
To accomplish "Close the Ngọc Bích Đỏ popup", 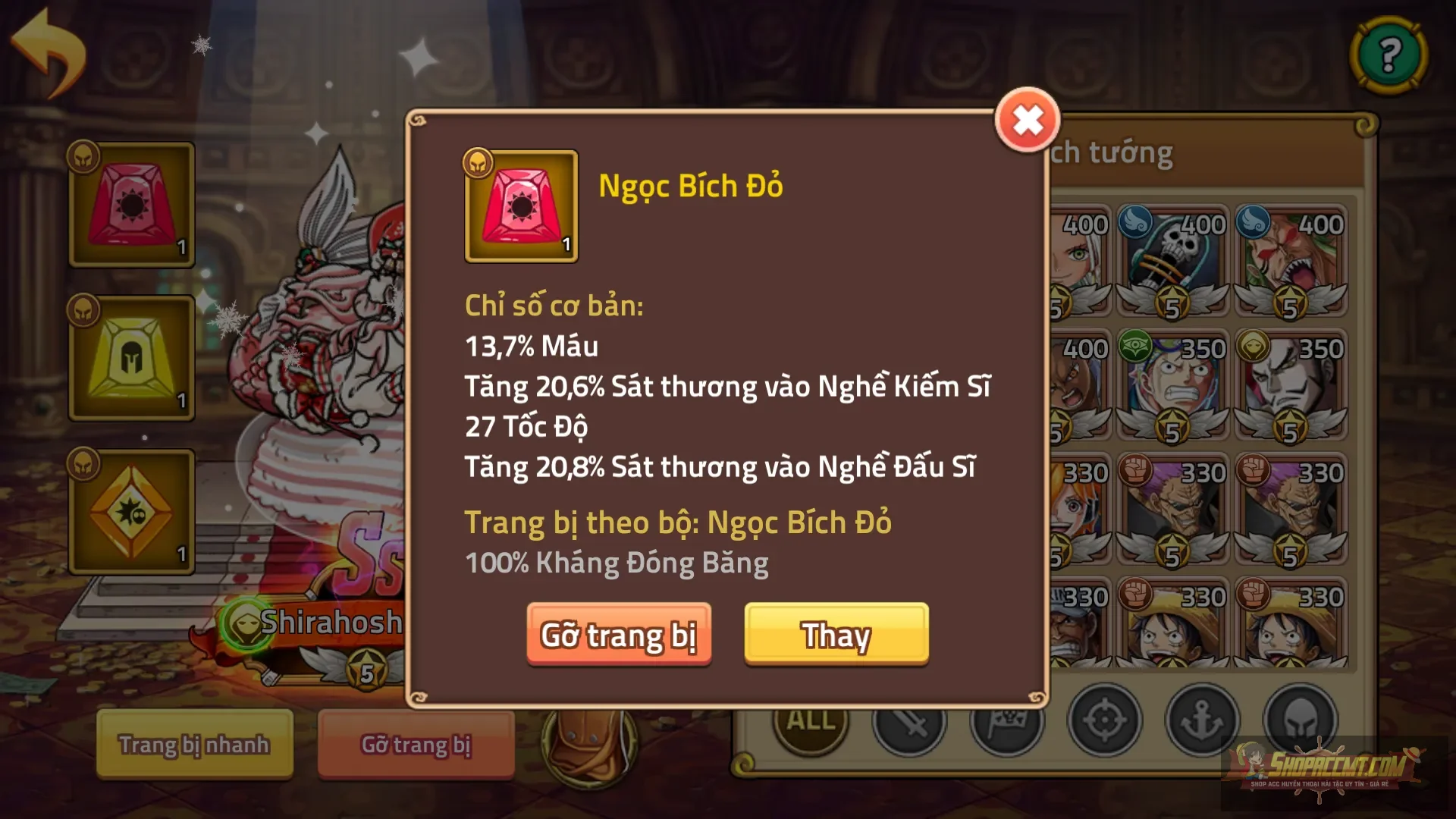I will (1028, 120).
